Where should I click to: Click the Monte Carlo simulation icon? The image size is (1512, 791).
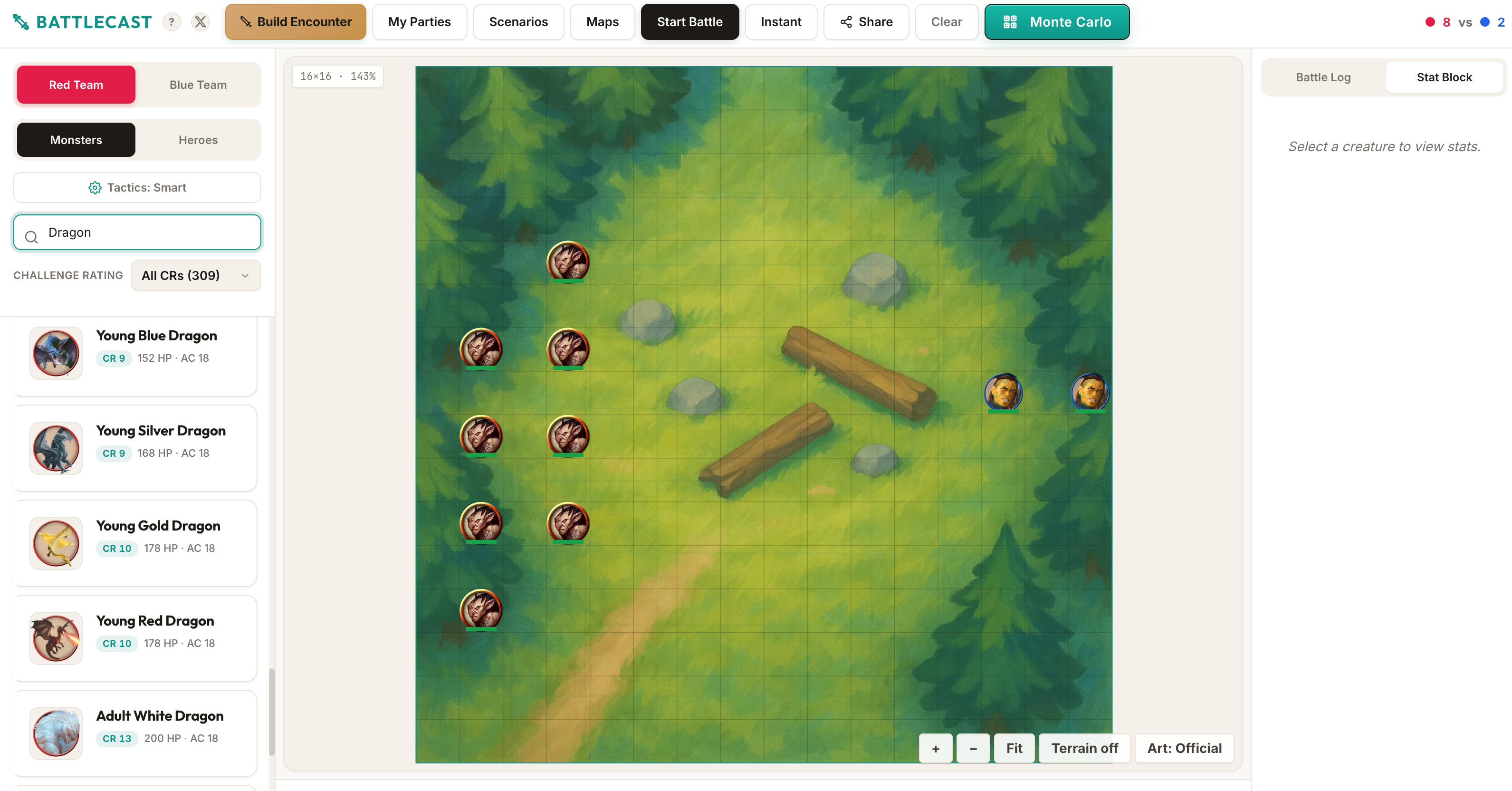click(1010, 22)
